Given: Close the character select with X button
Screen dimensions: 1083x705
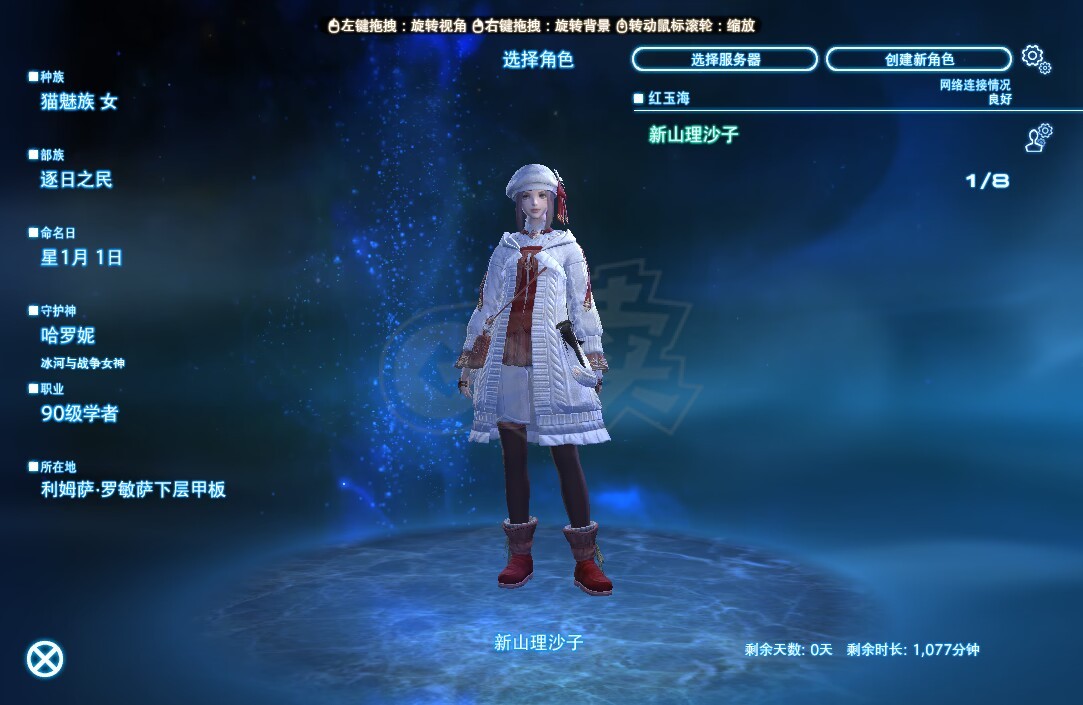Looking at the screenshot, I should (44, 658).
